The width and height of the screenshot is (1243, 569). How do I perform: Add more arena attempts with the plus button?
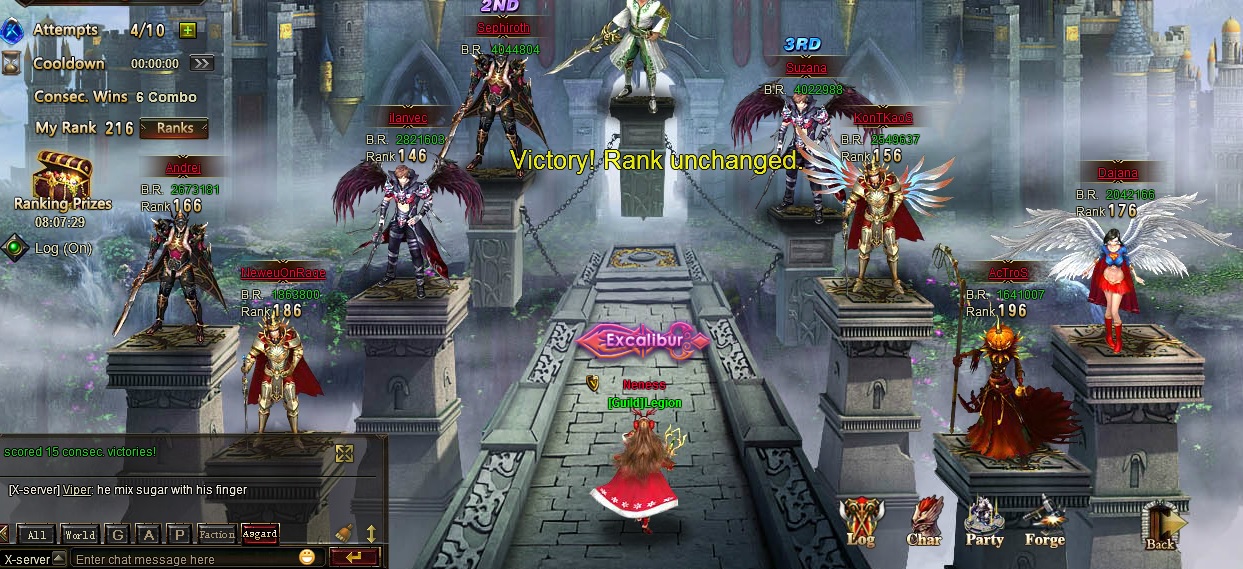pos(187,30)
